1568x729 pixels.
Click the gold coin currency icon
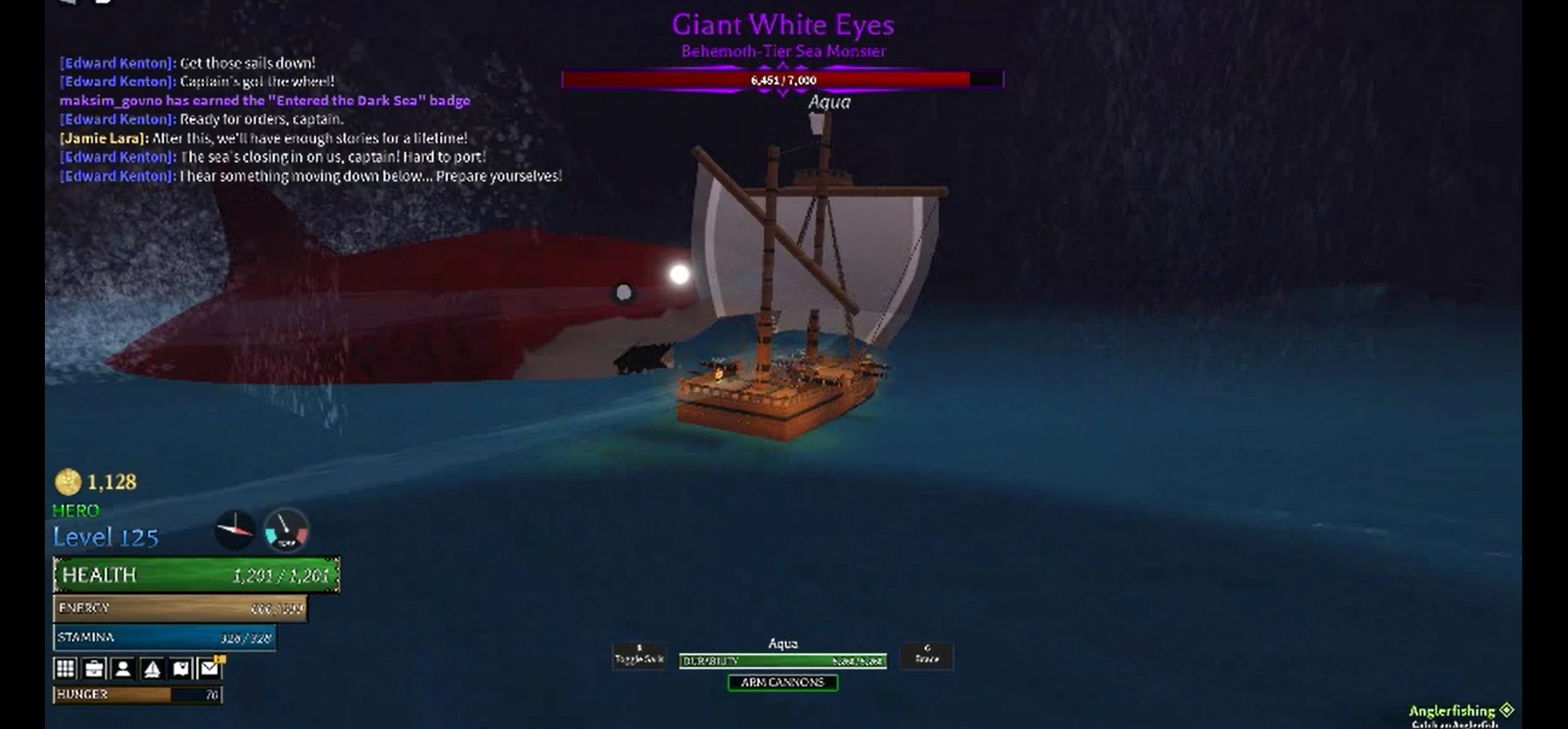[67, 482]
